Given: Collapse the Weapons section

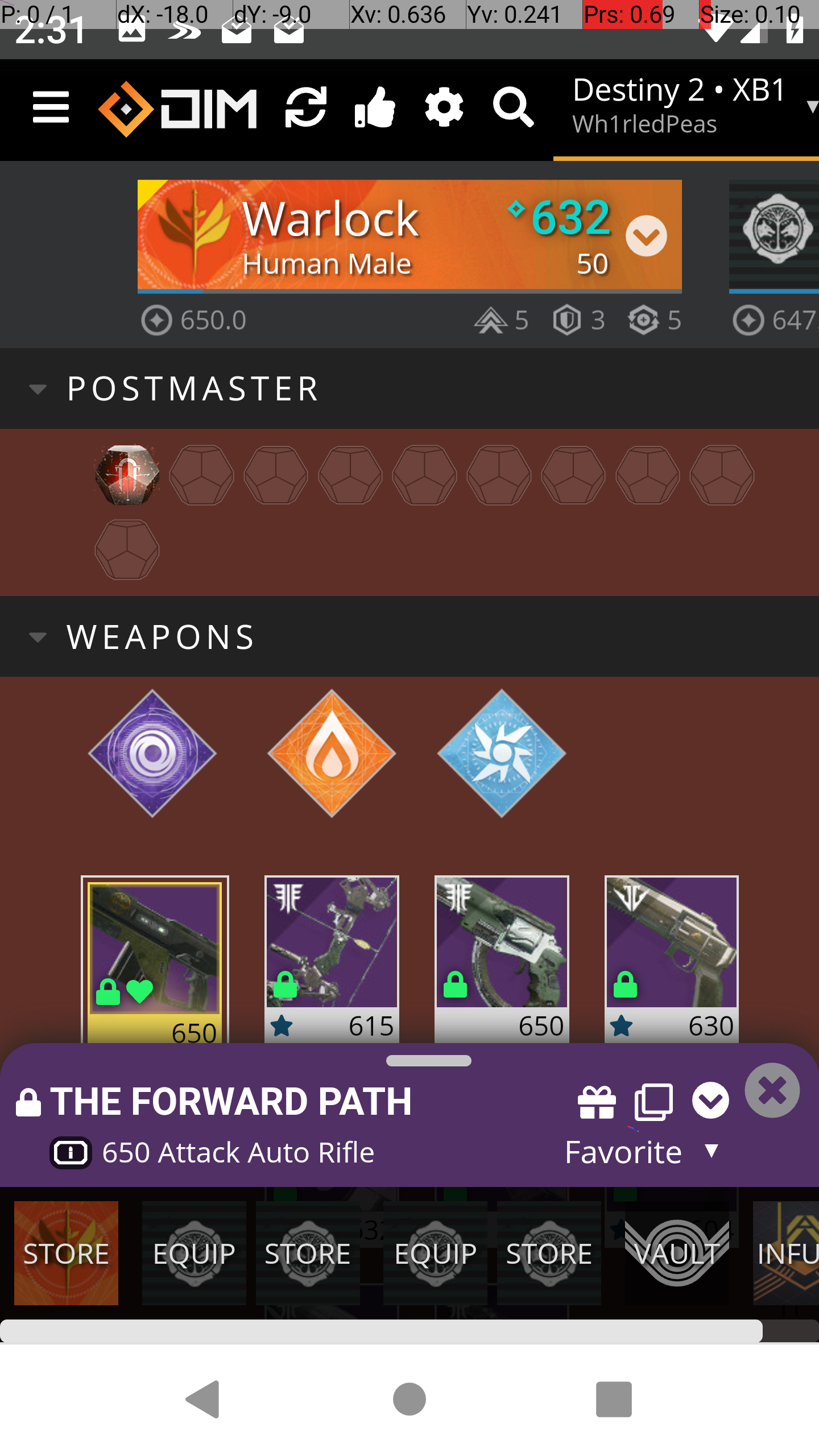Looking at the screenshot, I should click(37, 637).
